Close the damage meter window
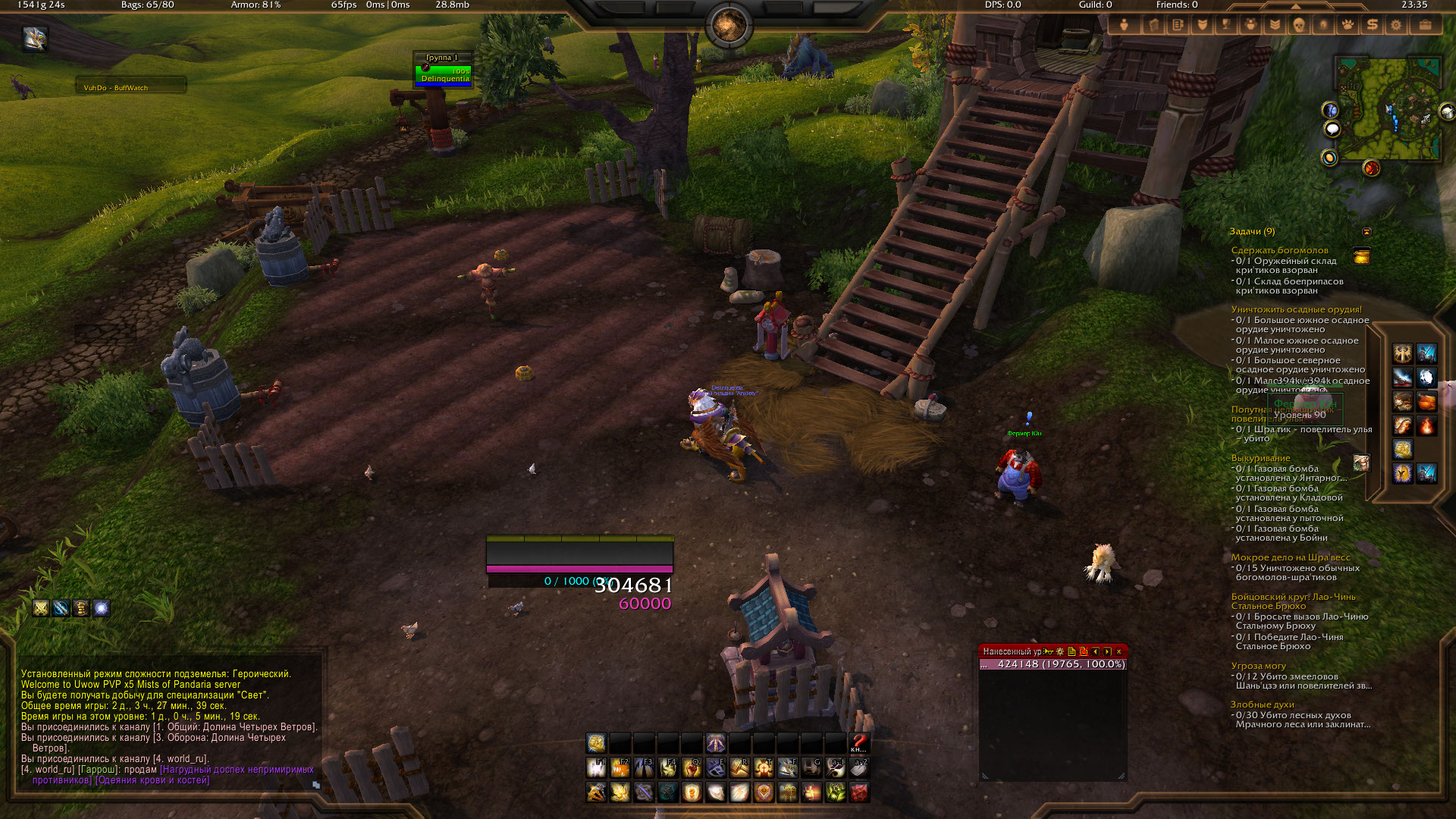 [1119, 651]
